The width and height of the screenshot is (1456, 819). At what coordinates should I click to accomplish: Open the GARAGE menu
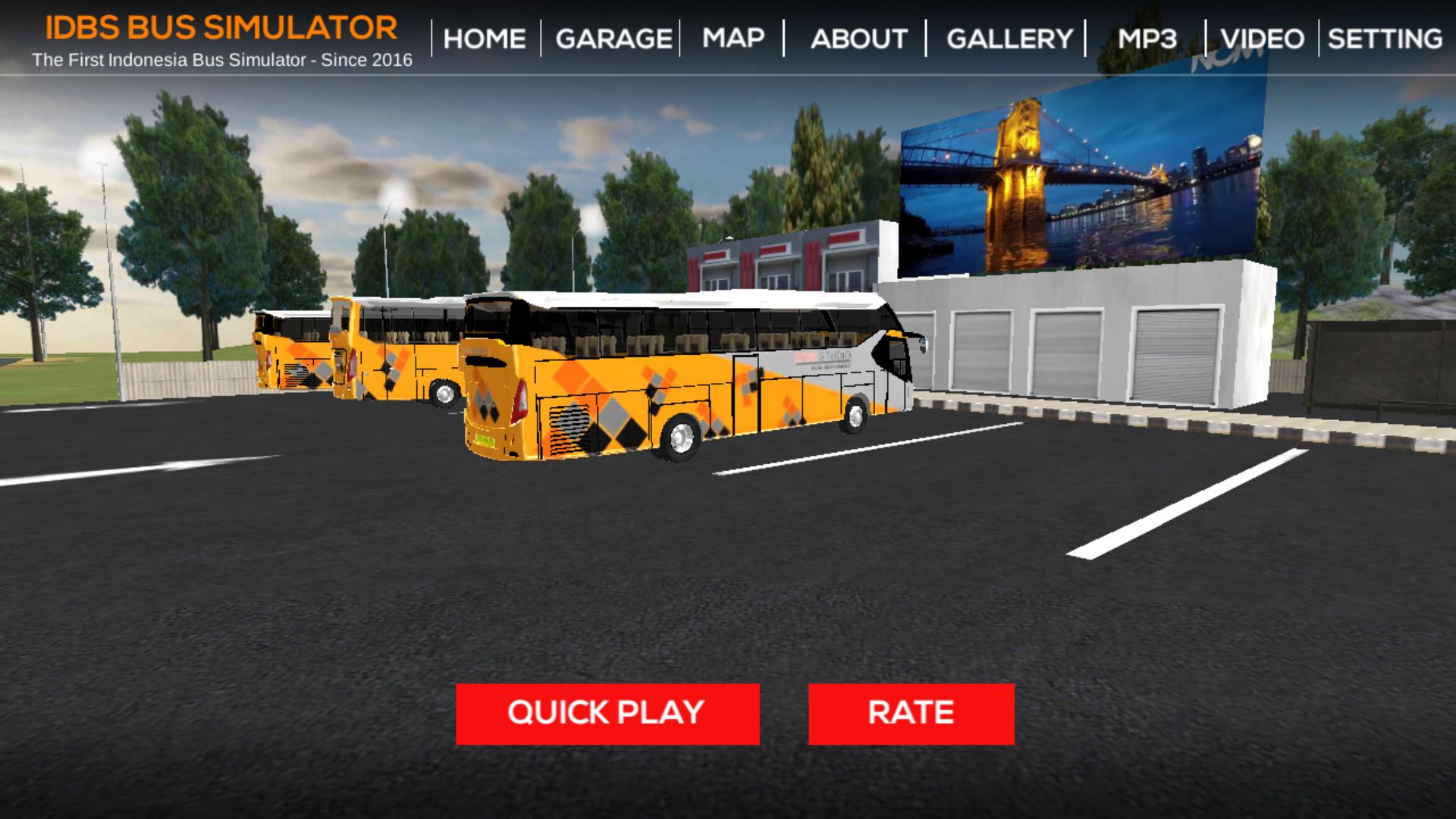click(613, 39)
